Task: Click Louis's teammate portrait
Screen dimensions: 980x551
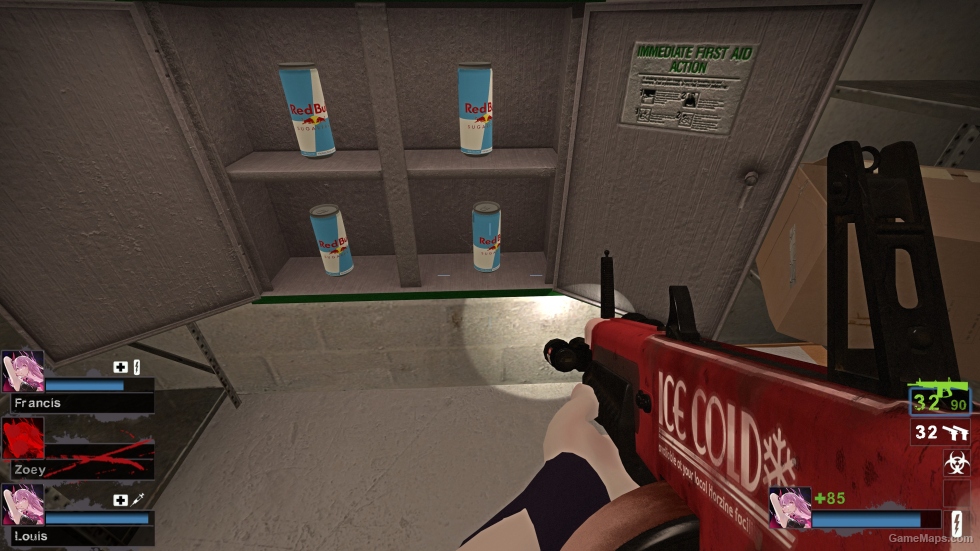Action: [x=22, y=505]
